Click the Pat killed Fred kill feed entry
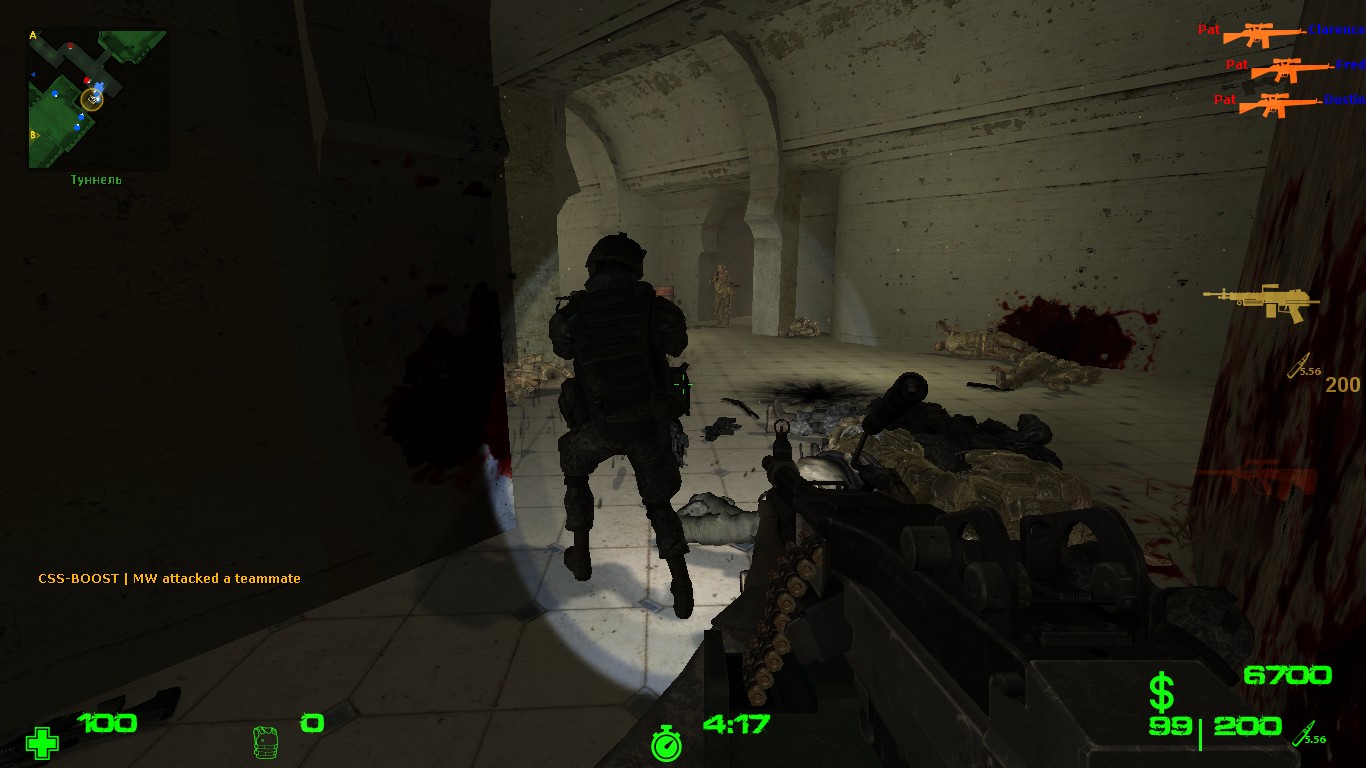1366x768 pixels. [1295, 68]
